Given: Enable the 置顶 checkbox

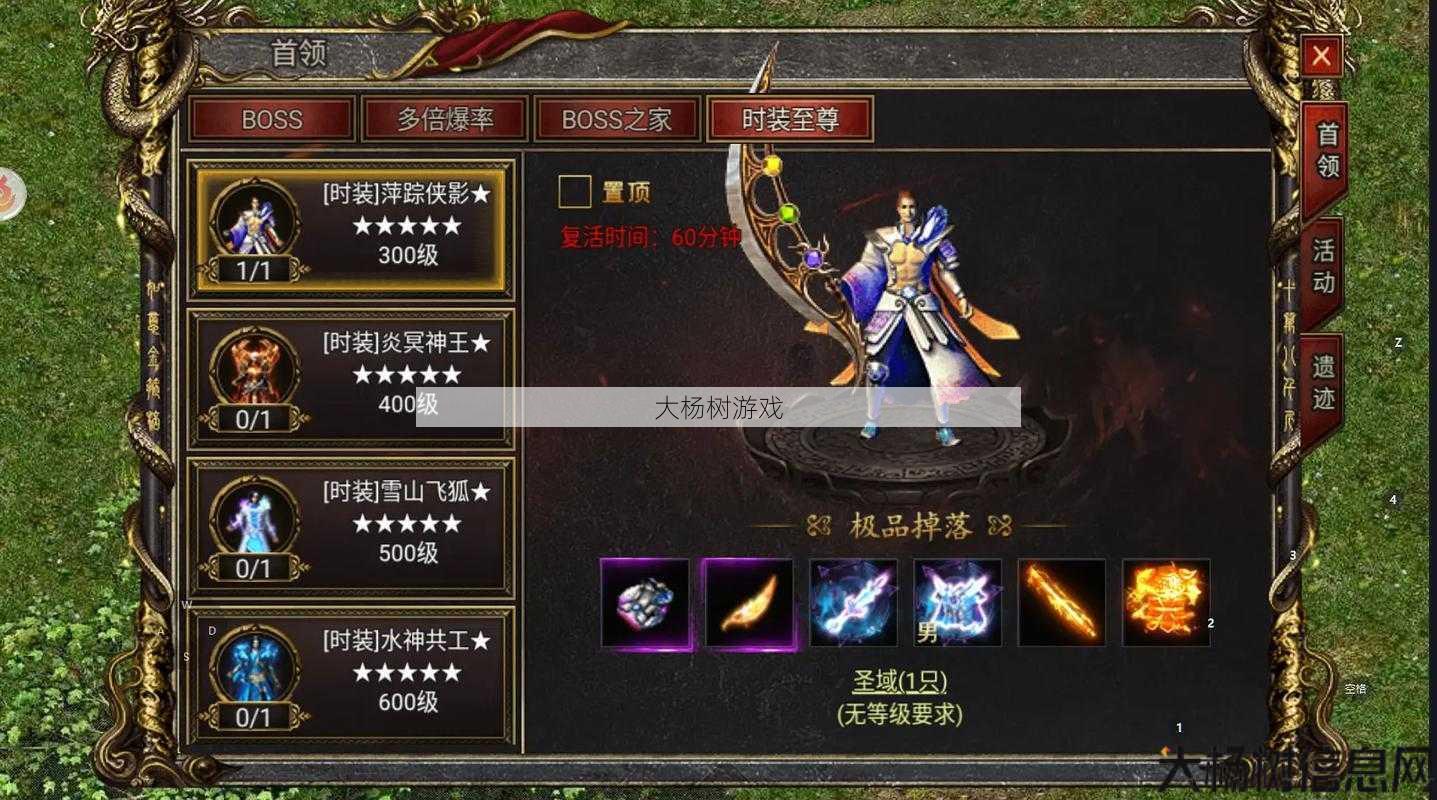Looking at the screenshot, I should pos(575,190).
